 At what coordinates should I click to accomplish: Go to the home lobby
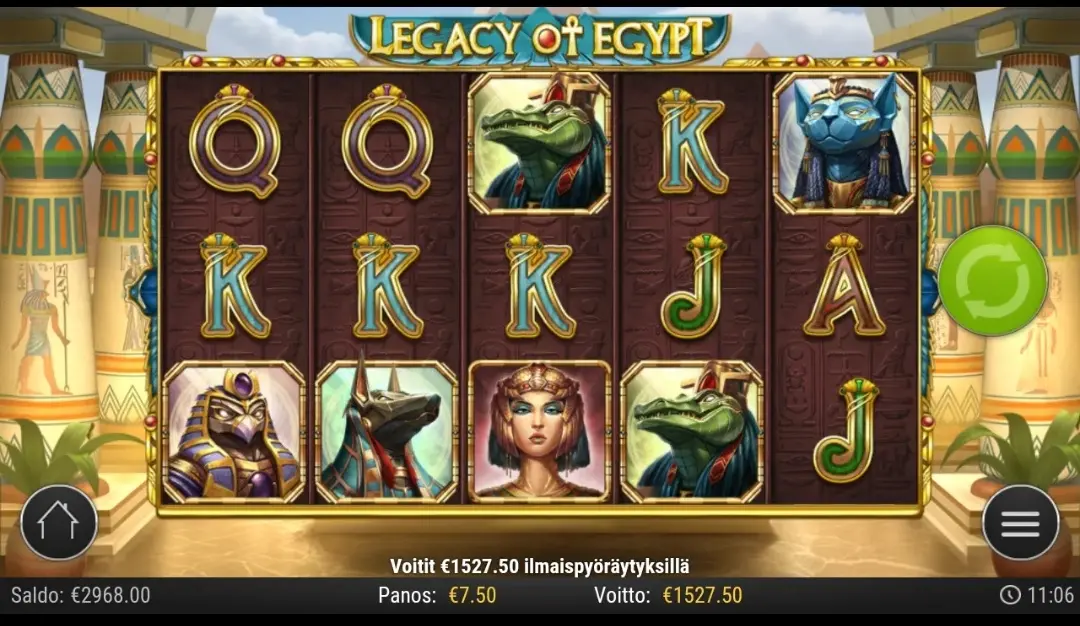pyautogui.click(x=59, y=522)
